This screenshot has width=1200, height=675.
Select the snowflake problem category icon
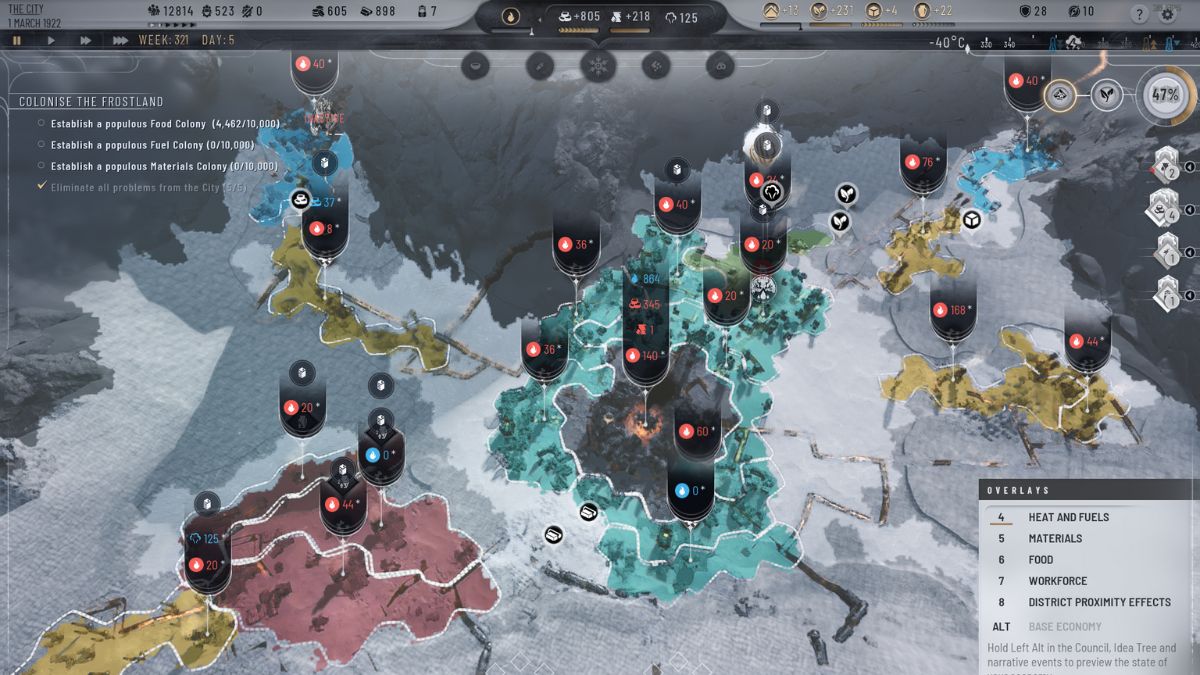tap(598, 66)
